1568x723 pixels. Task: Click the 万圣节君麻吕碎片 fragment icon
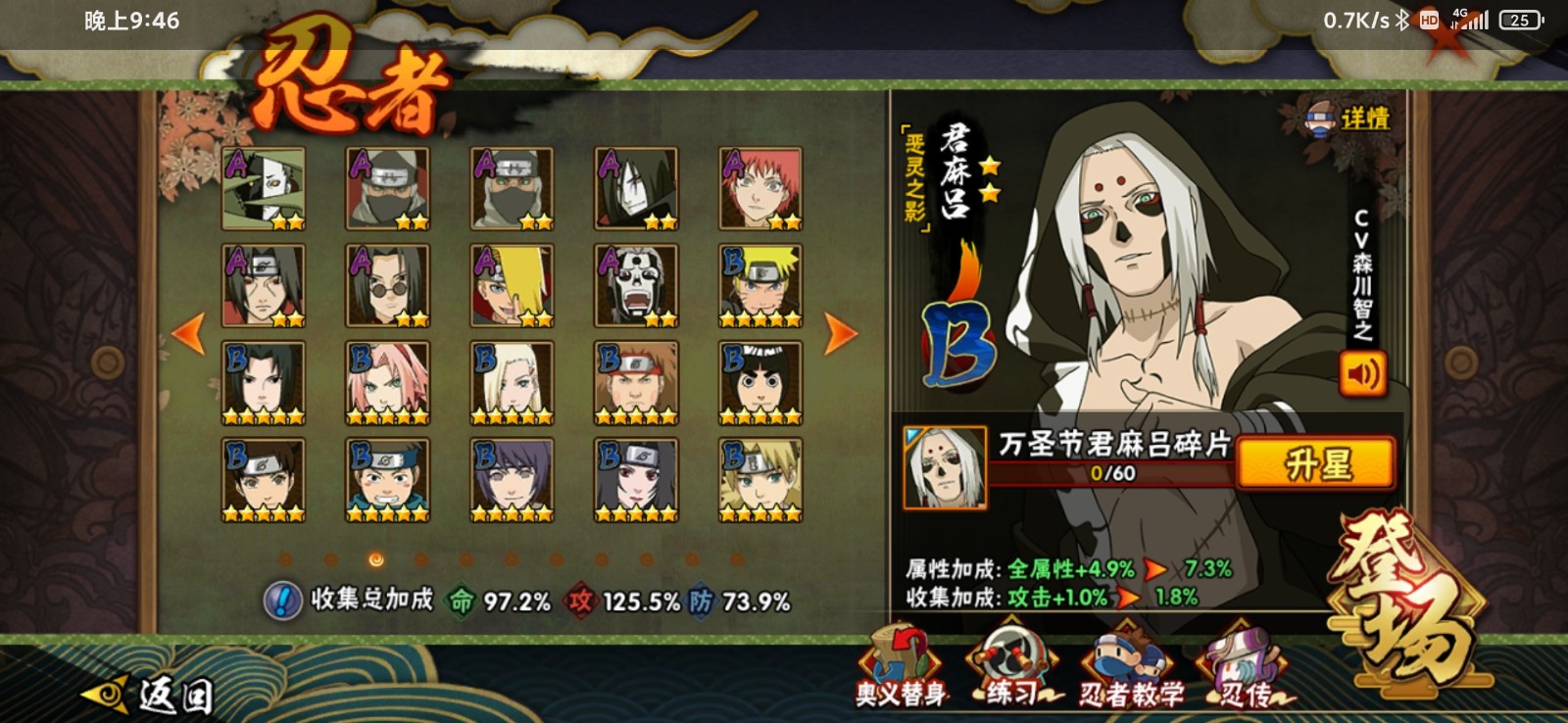click(x=945, y=468)
